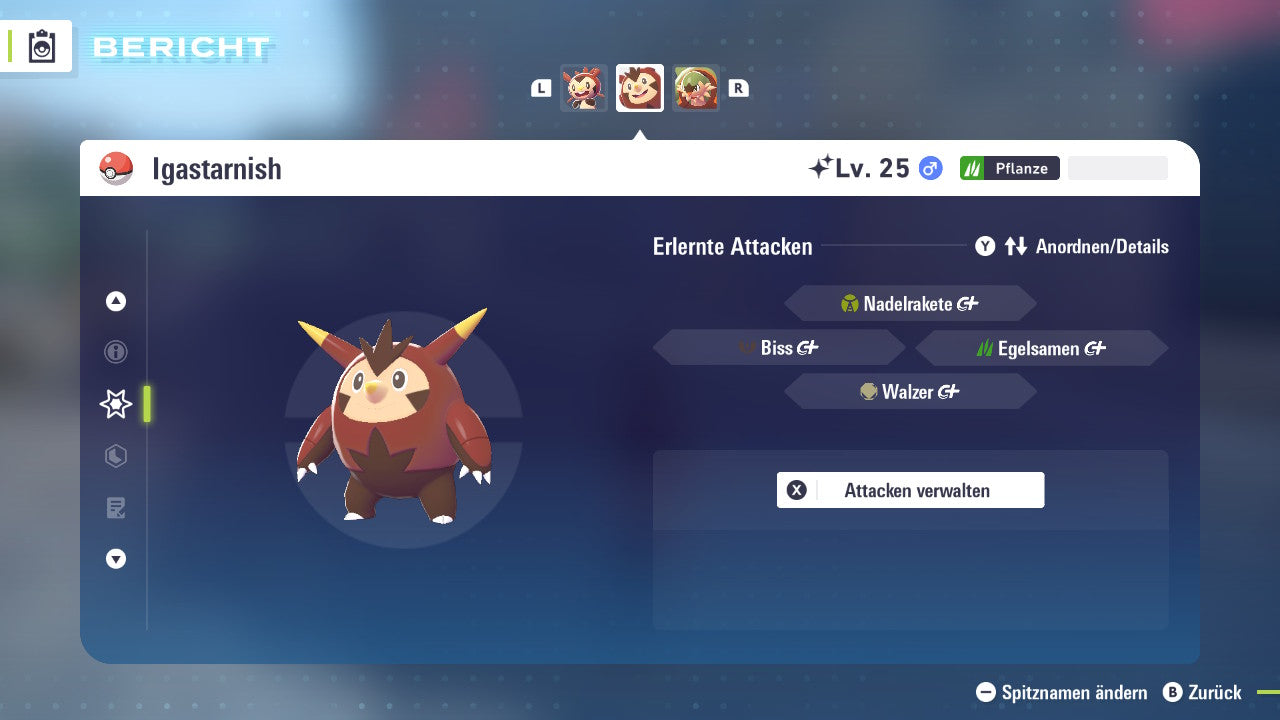Toggle the Y sort button for Anordnen/Details

985,246
